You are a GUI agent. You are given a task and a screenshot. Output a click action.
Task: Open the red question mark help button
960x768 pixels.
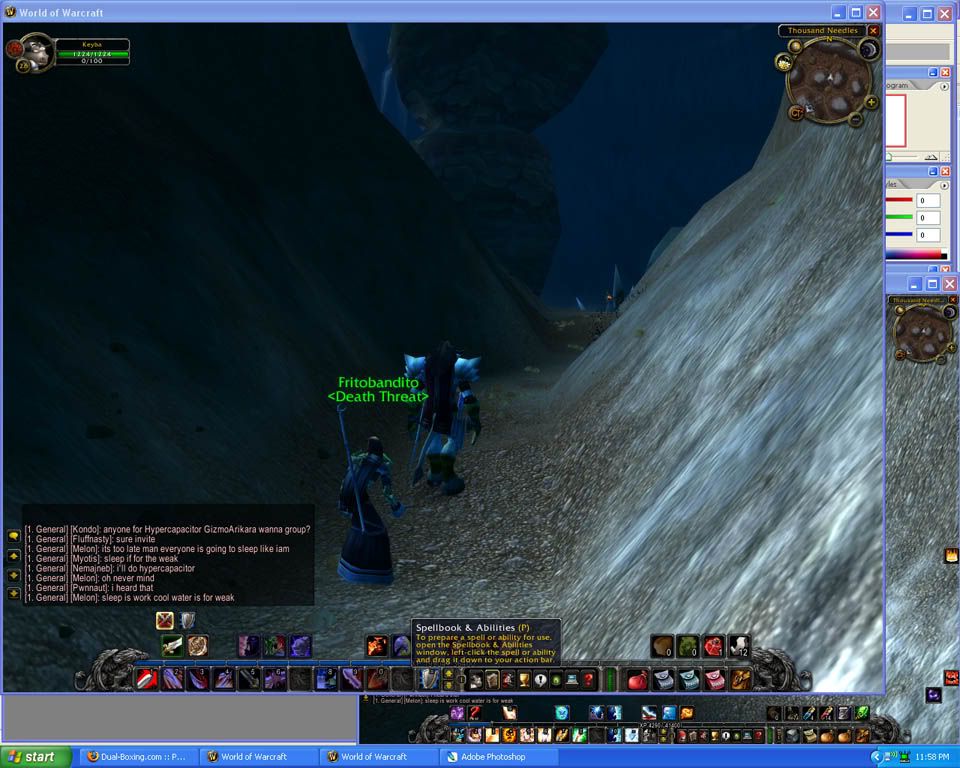(589, 680)
